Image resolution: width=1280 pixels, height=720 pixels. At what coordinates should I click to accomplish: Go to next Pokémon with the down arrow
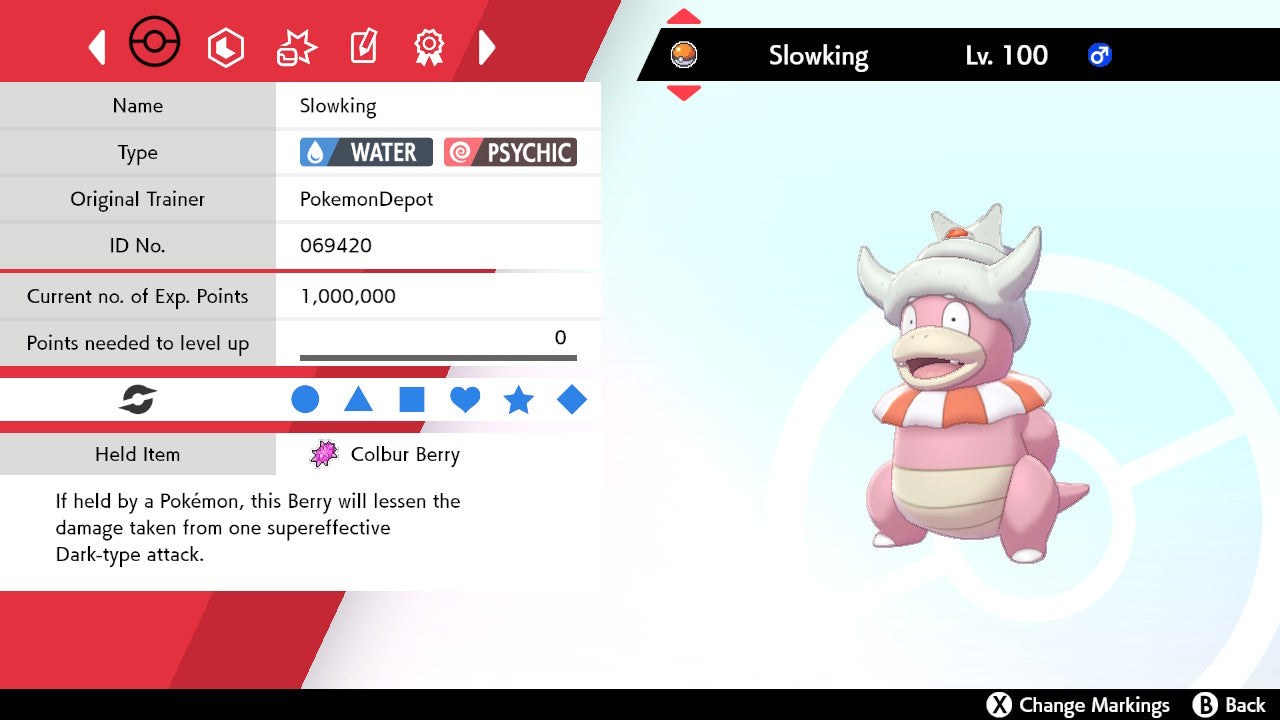click(683, 93)
